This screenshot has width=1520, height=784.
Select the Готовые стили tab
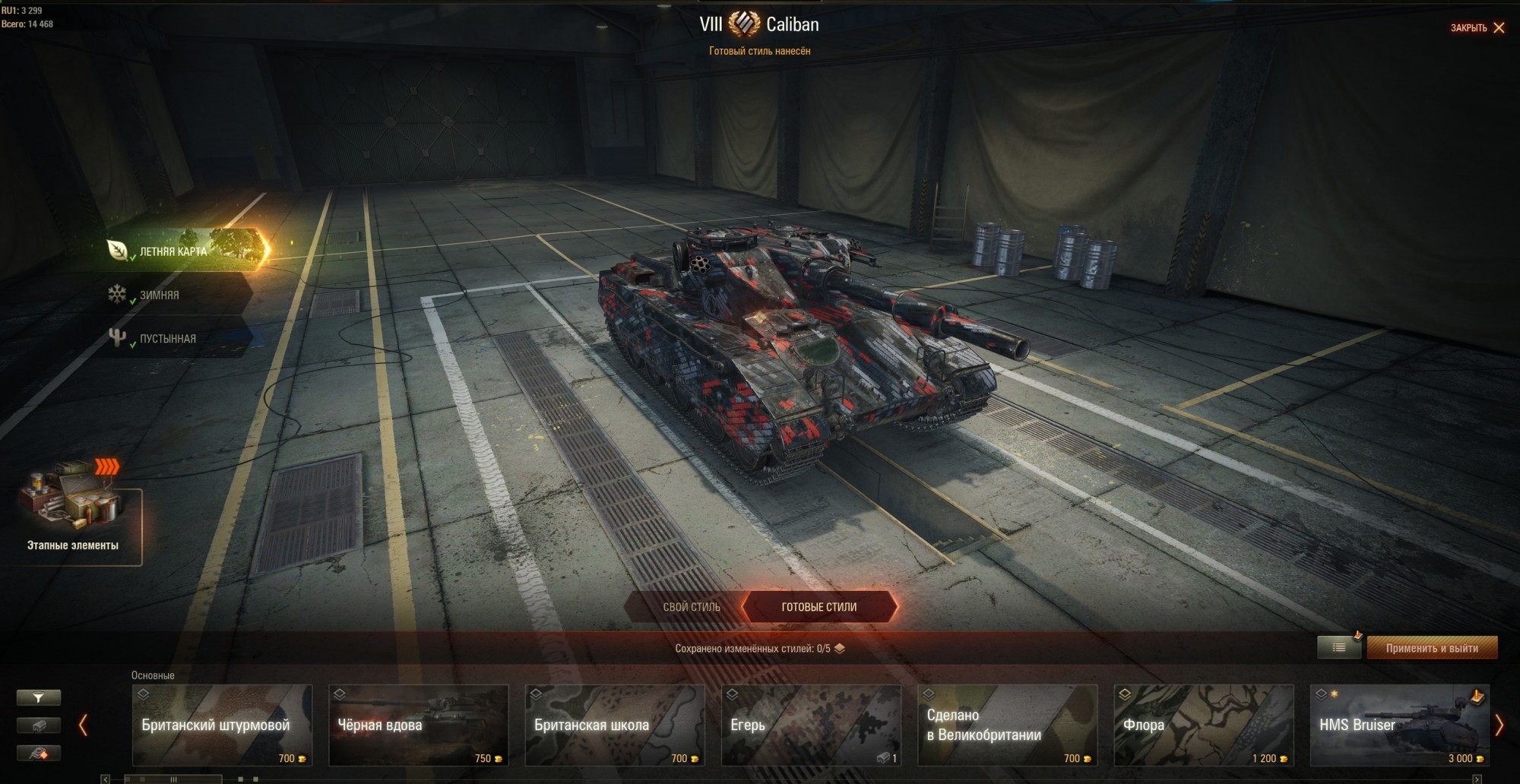pyautogui.click(x=819, y=607)
